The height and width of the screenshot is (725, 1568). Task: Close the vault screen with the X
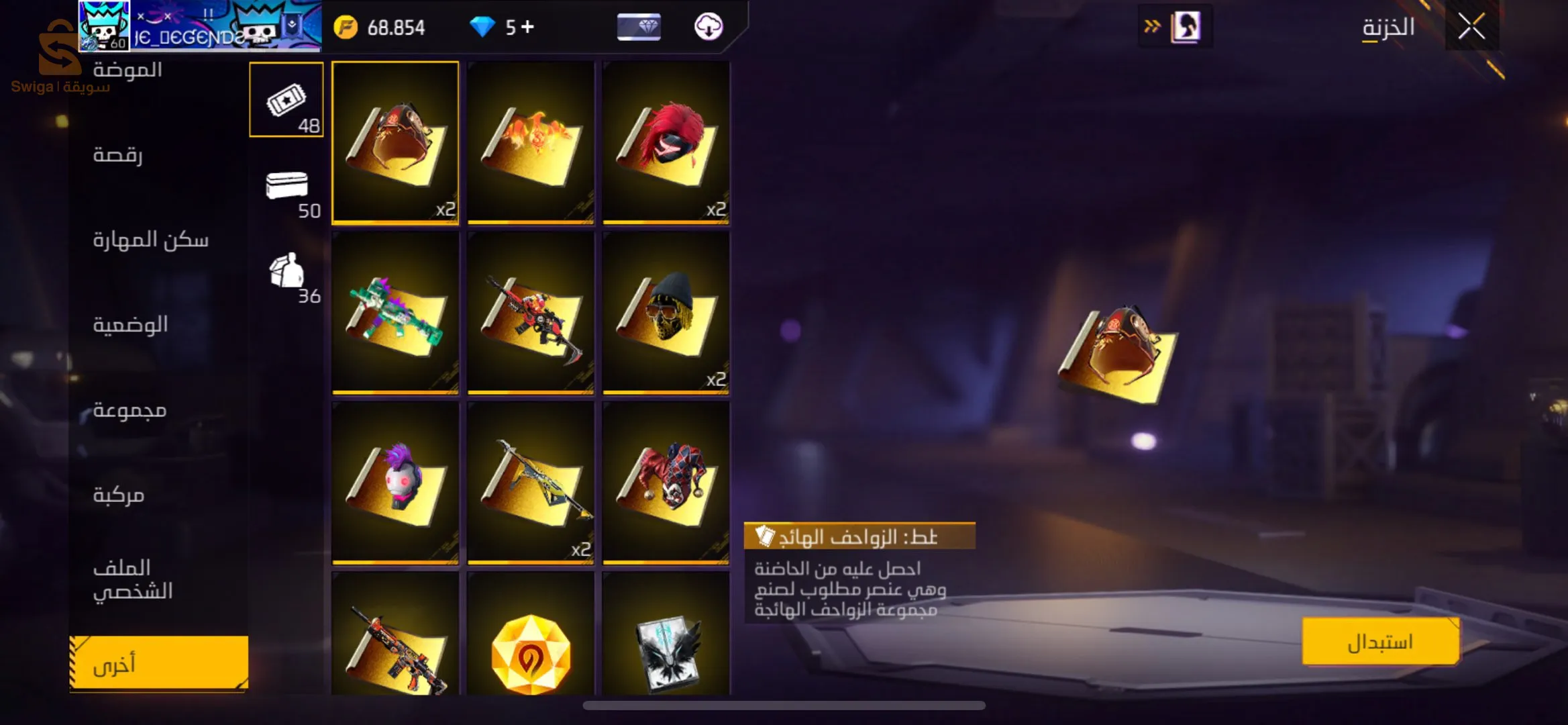(x=1471, y=27)
